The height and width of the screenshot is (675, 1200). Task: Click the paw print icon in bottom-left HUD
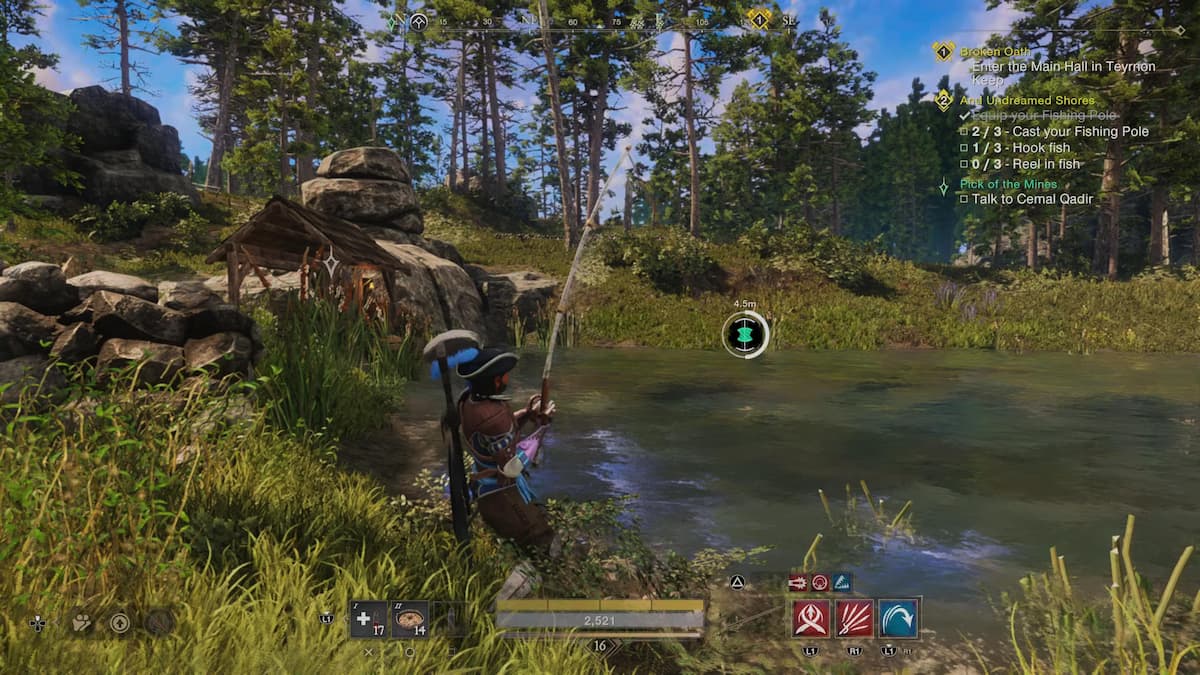click(x=81, y=622)
